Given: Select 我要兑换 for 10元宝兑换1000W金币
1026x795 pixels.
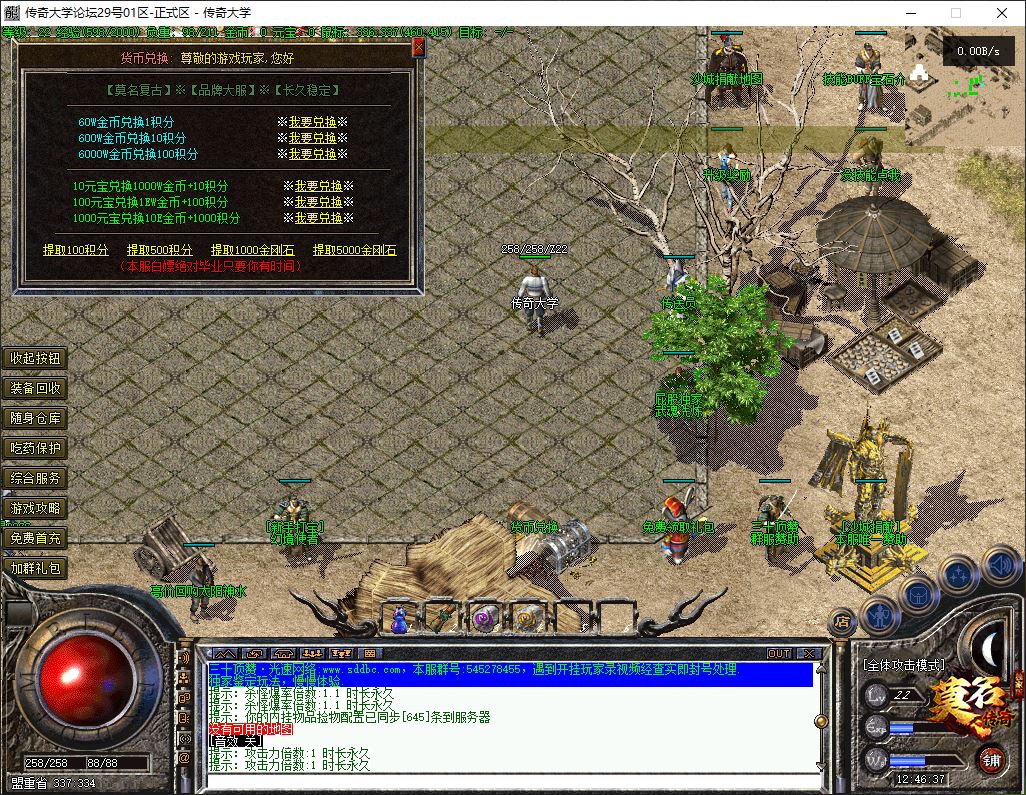Looking at the screenshot, I should [318, 186].
